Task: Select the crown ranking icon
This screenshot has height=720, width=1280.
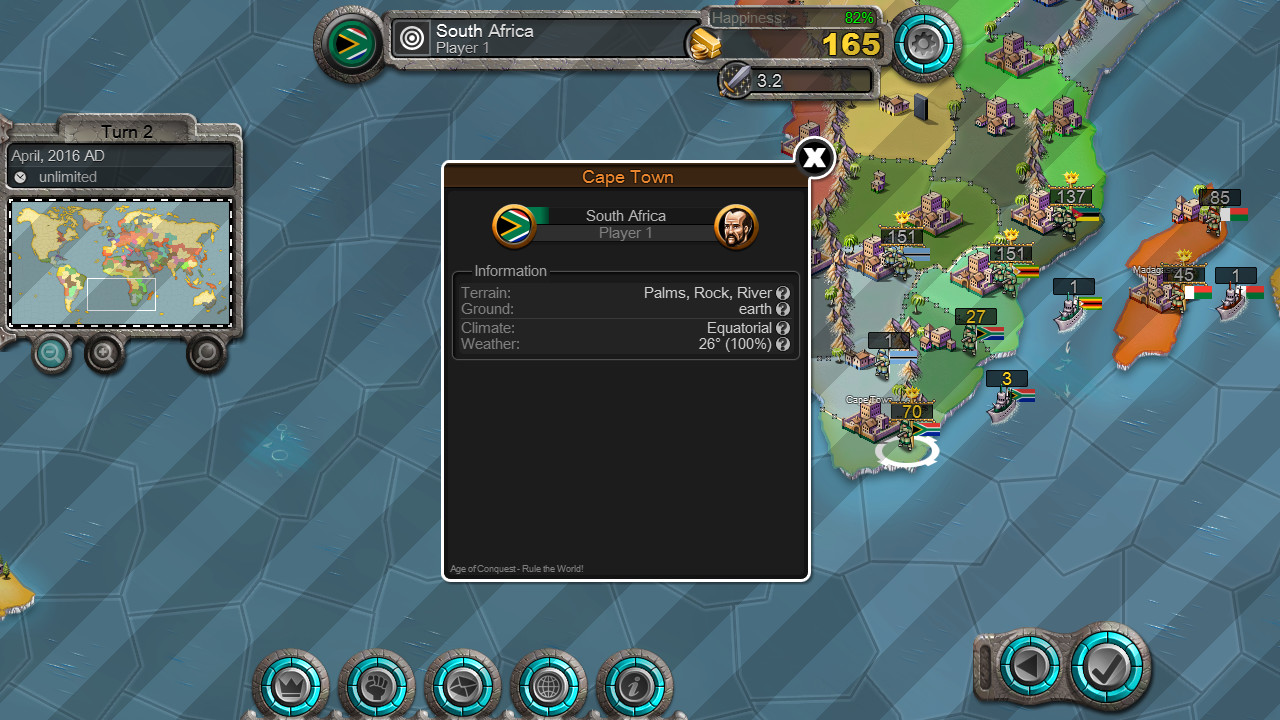Action: pos(290,686)
